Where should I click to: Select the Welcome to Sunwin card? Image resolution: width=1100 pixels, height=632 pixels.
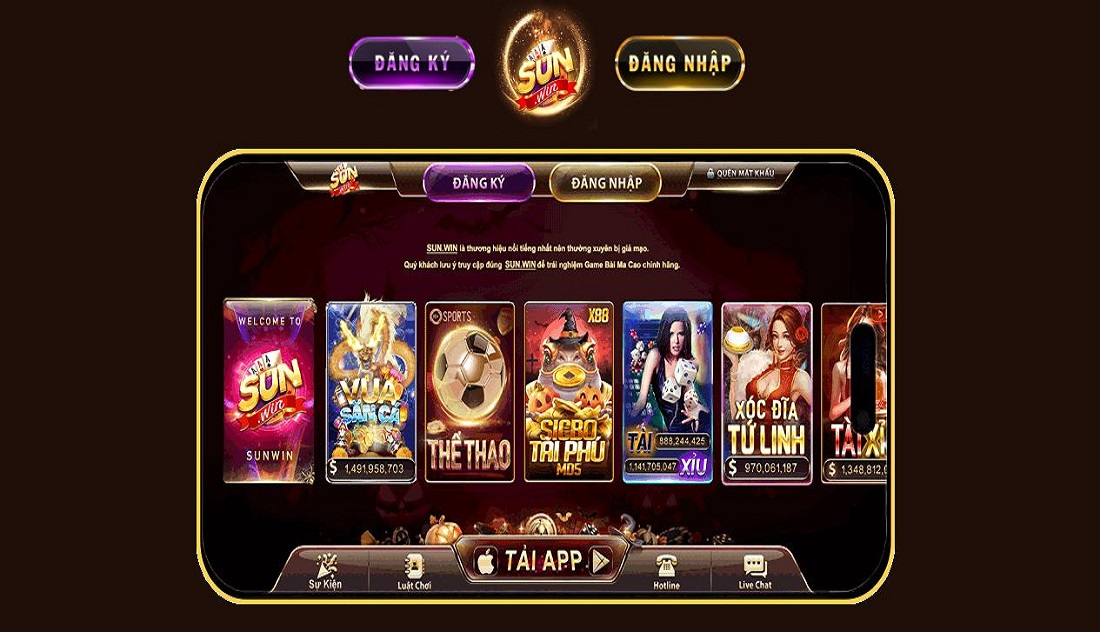269,391
